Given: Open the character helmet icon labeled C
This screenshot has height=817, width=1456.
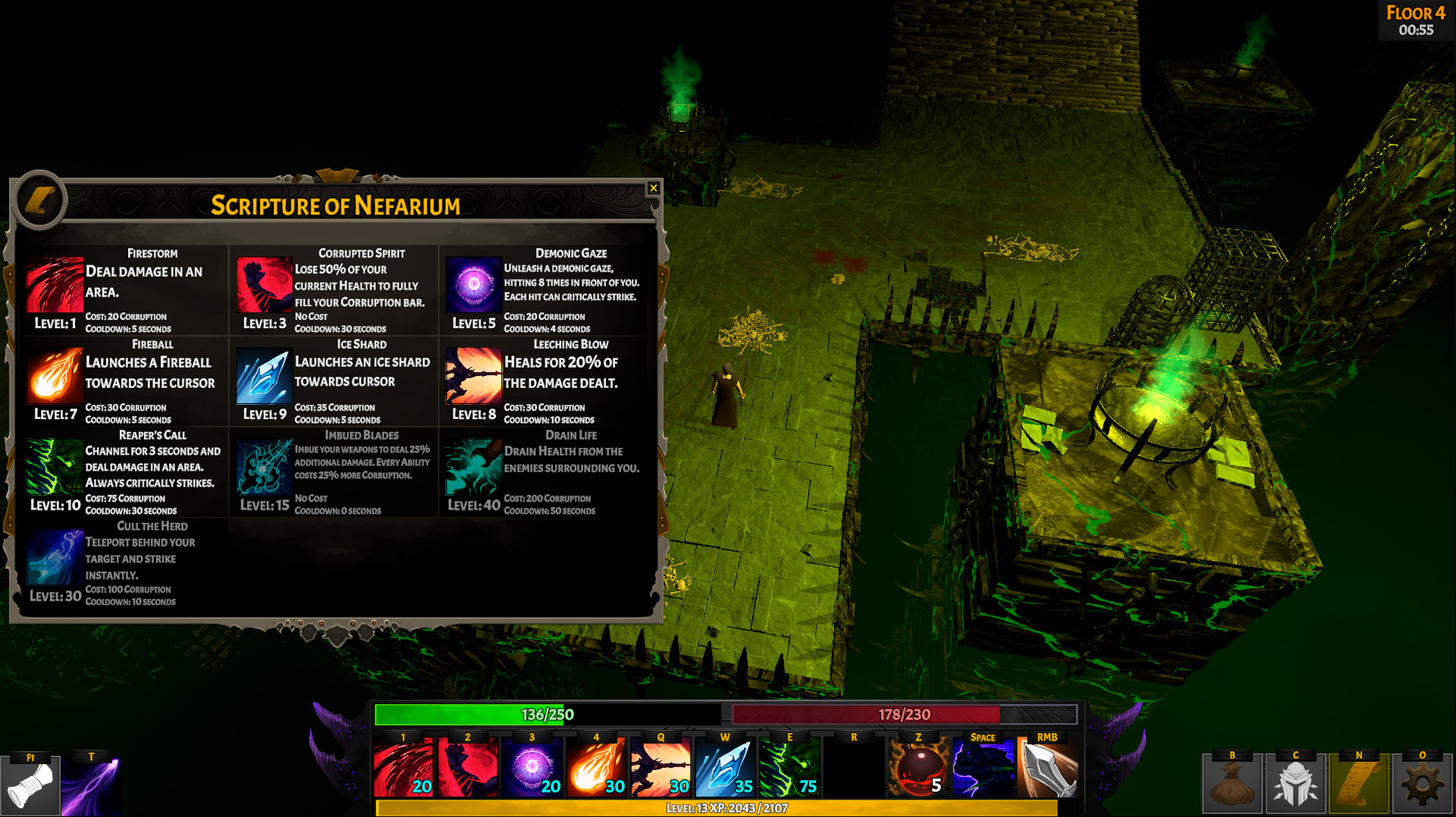Looking at the screenshot, I should point(1295,784).
